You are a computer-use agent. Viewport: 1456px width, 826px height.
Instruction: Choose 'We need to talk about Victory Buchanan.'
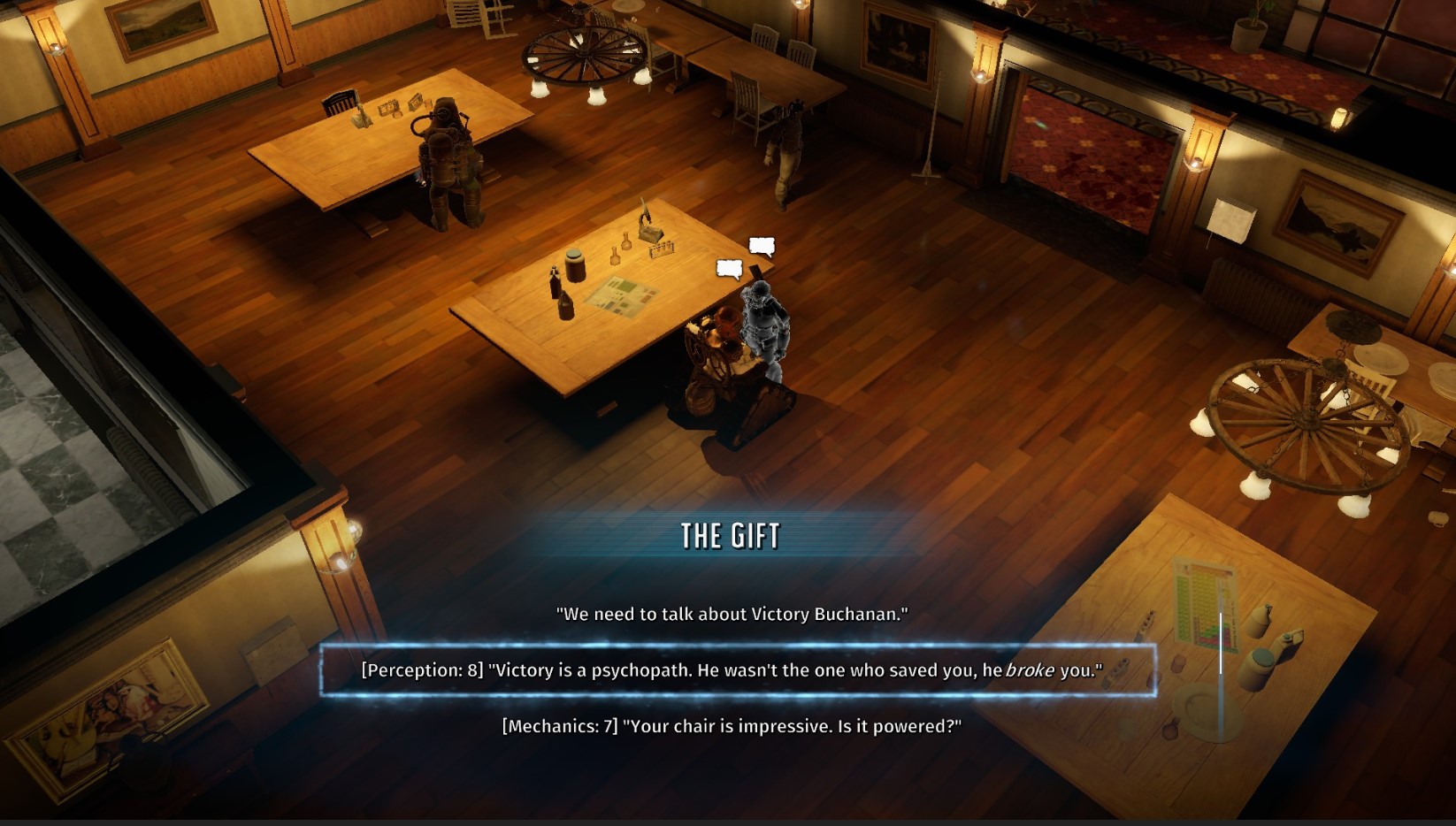tap(734, 611)
